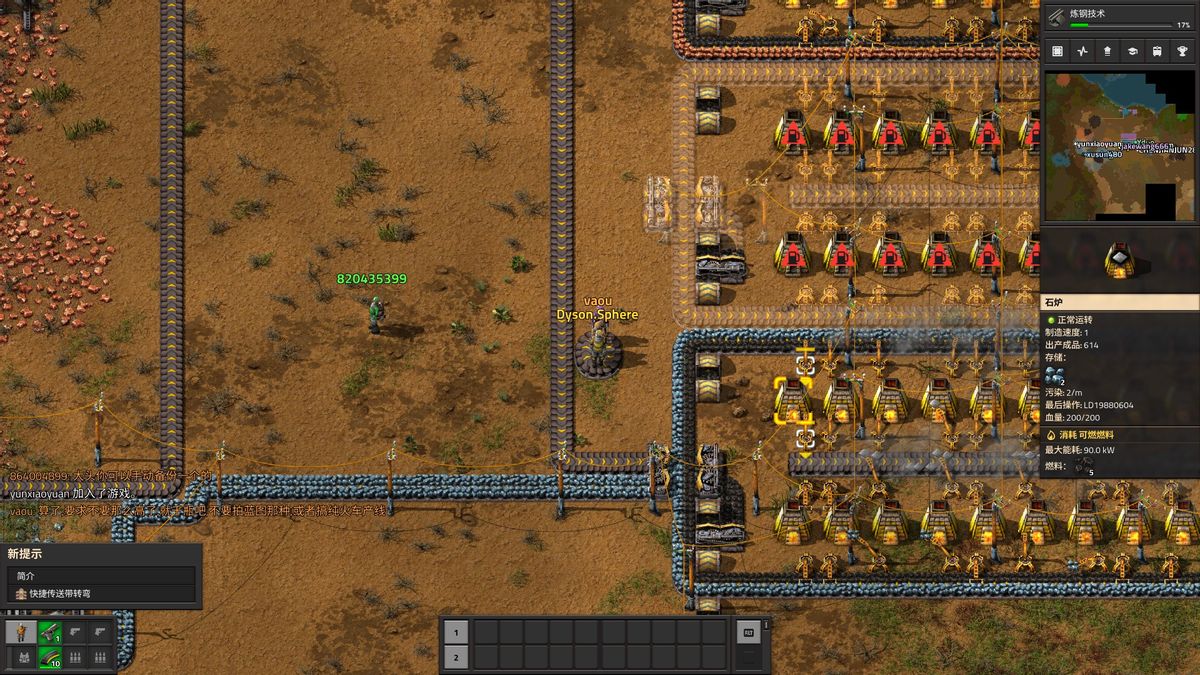Toggle the ALT info mode button
This screenshot has height=675, width=1200.
pos(747,632)
